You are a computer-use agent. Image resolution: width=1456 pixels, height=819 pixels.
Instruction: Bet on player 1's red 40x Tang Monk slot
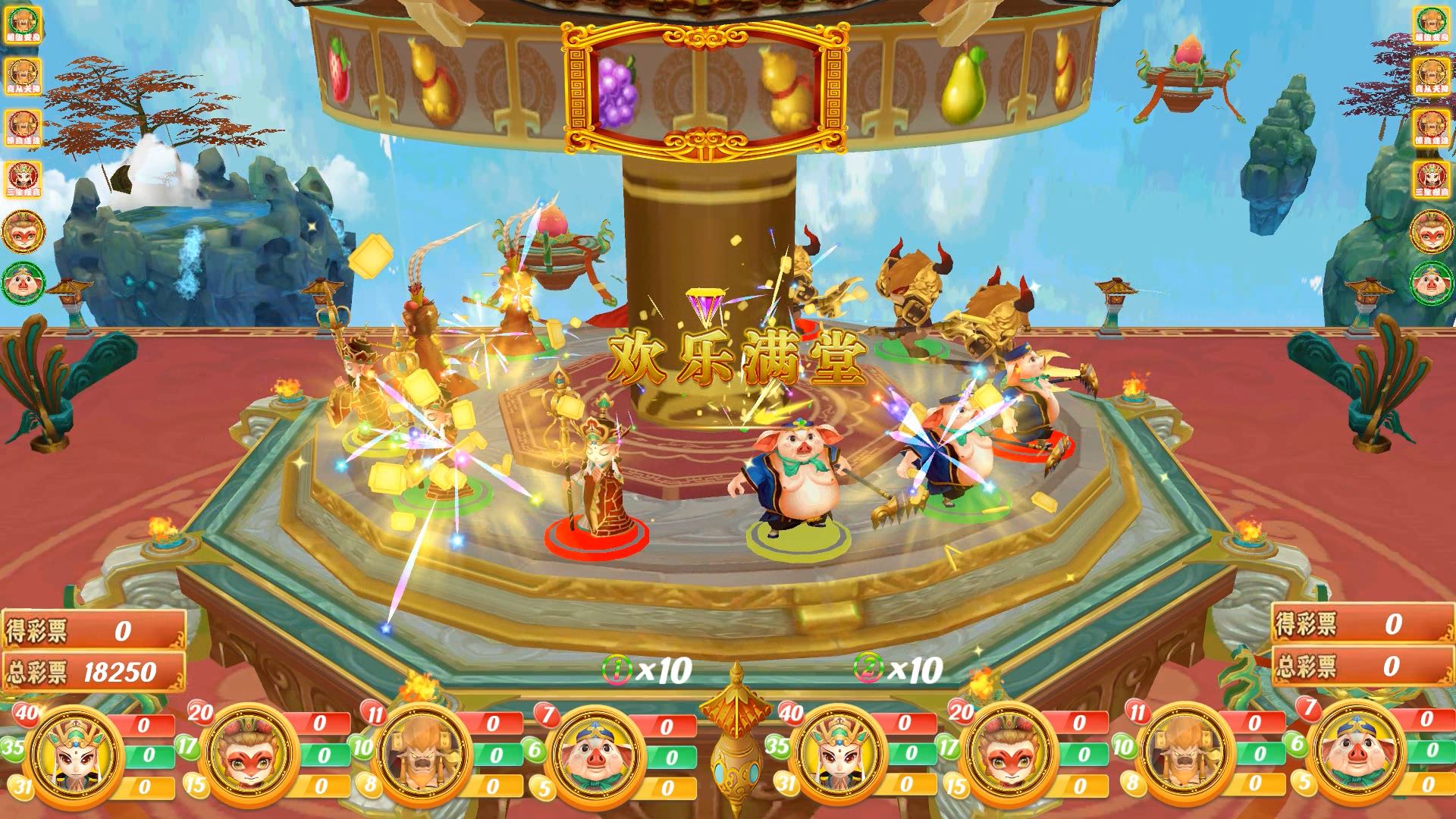click(x=144, y=725)
